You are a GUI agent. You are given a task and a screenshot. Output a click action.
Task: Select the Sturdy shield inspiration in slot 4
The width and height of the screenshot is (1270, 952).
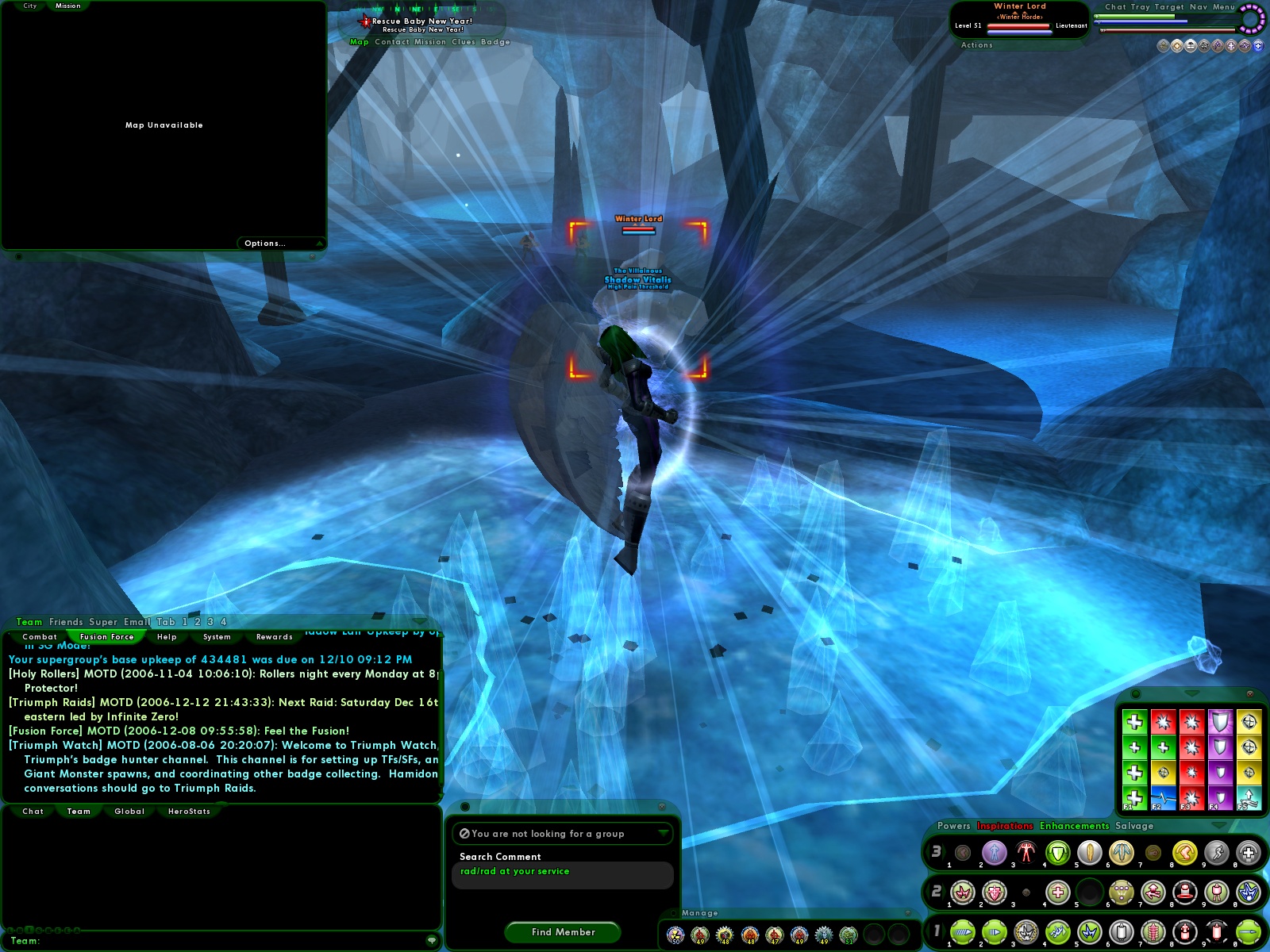(1220, 720)
